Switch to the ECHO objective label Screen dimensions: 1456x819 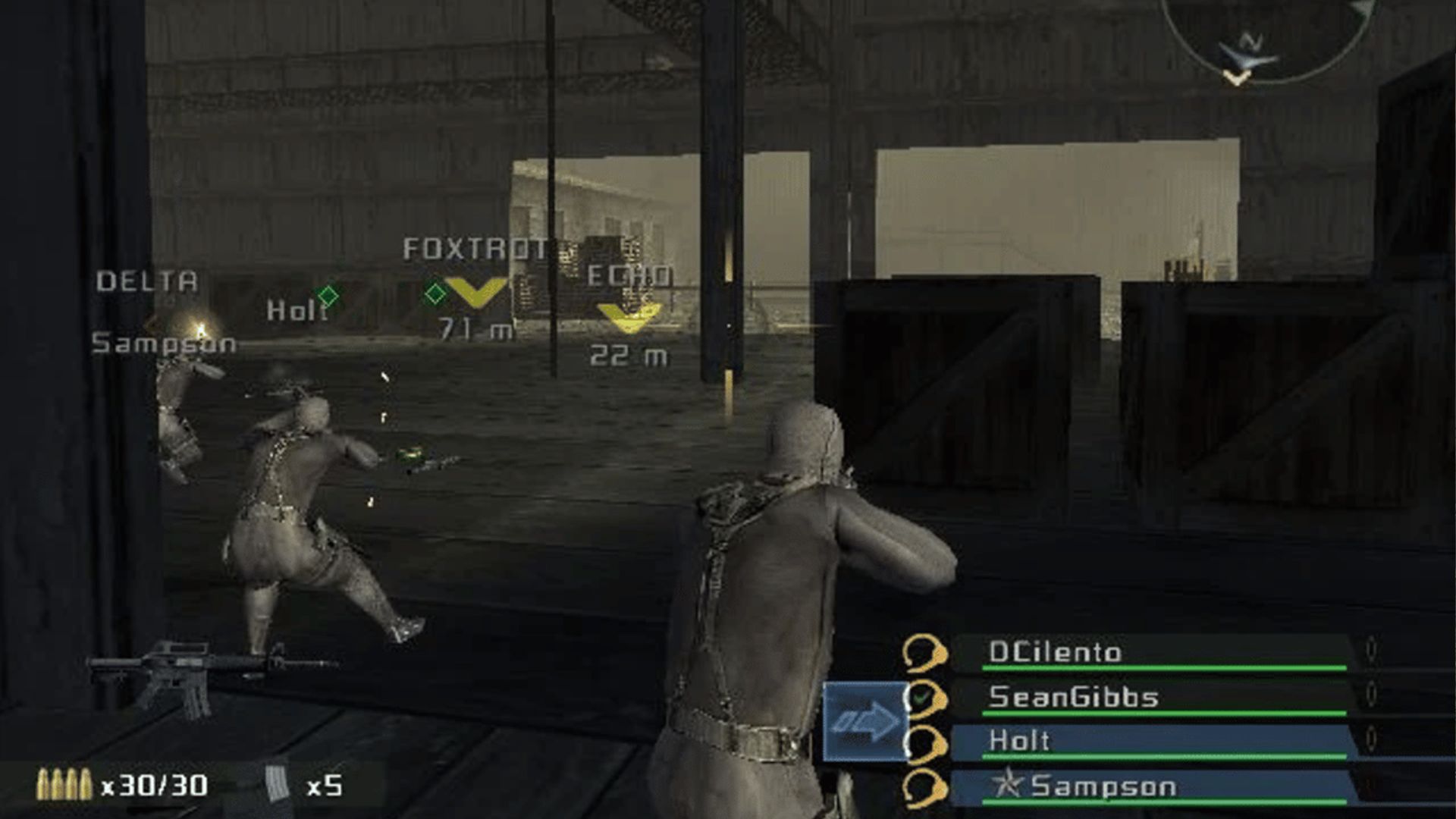pos(631,278)
